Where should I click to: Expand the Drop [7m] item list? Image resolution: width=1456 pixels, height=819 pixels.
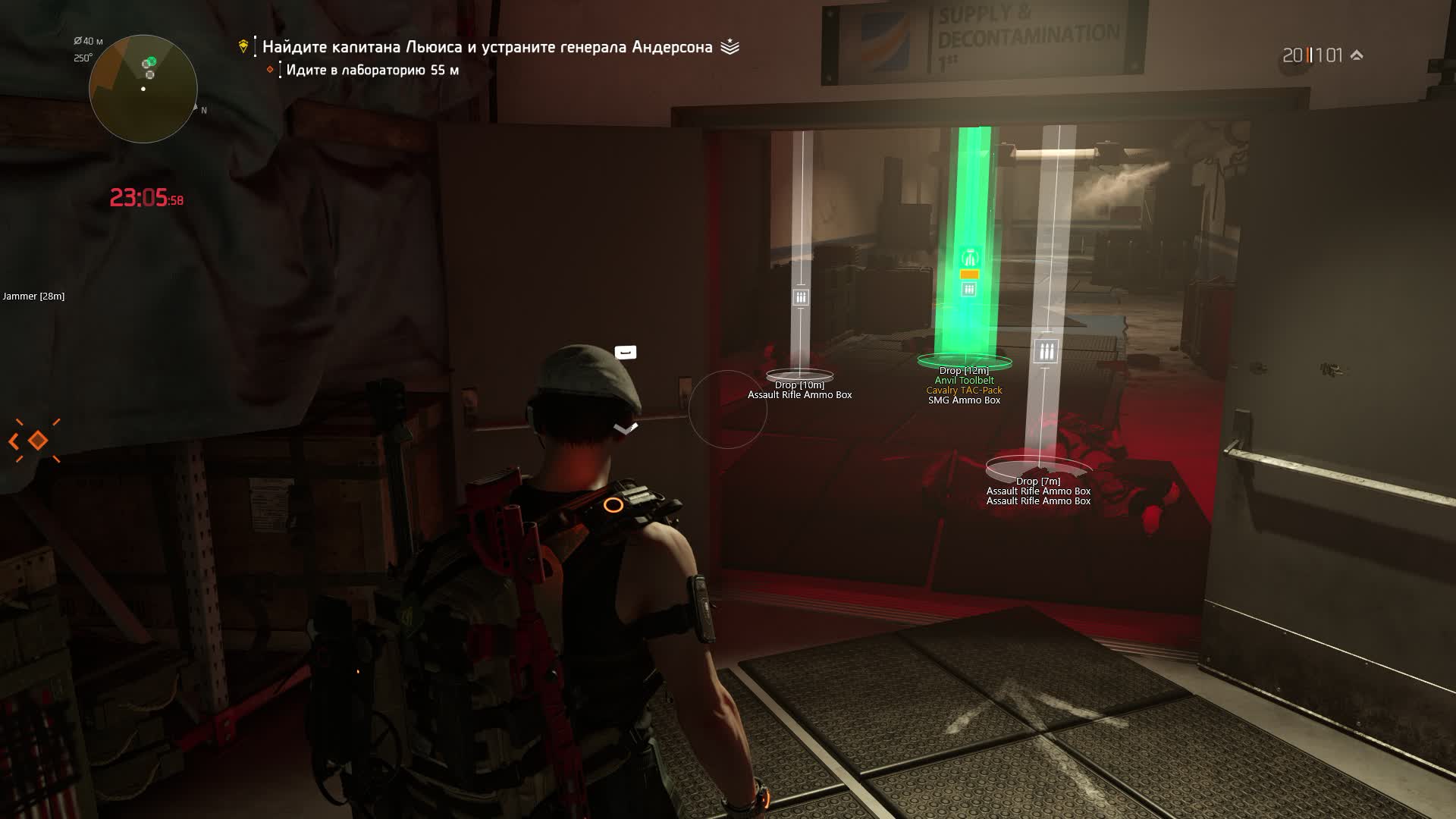point(1039,480)
